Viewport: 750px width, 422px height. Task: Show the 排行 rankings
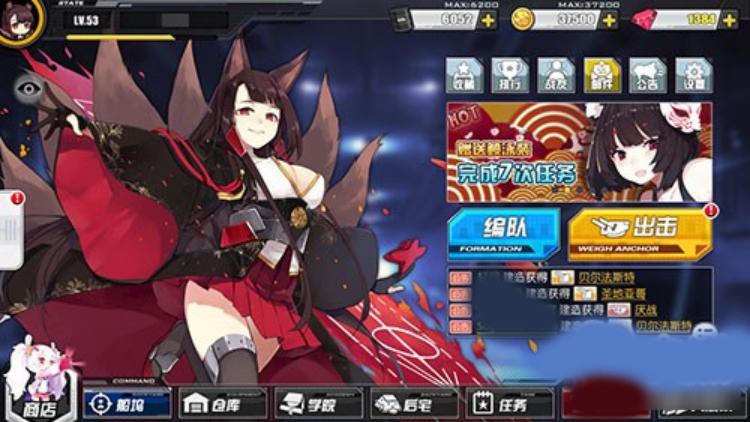510,75
